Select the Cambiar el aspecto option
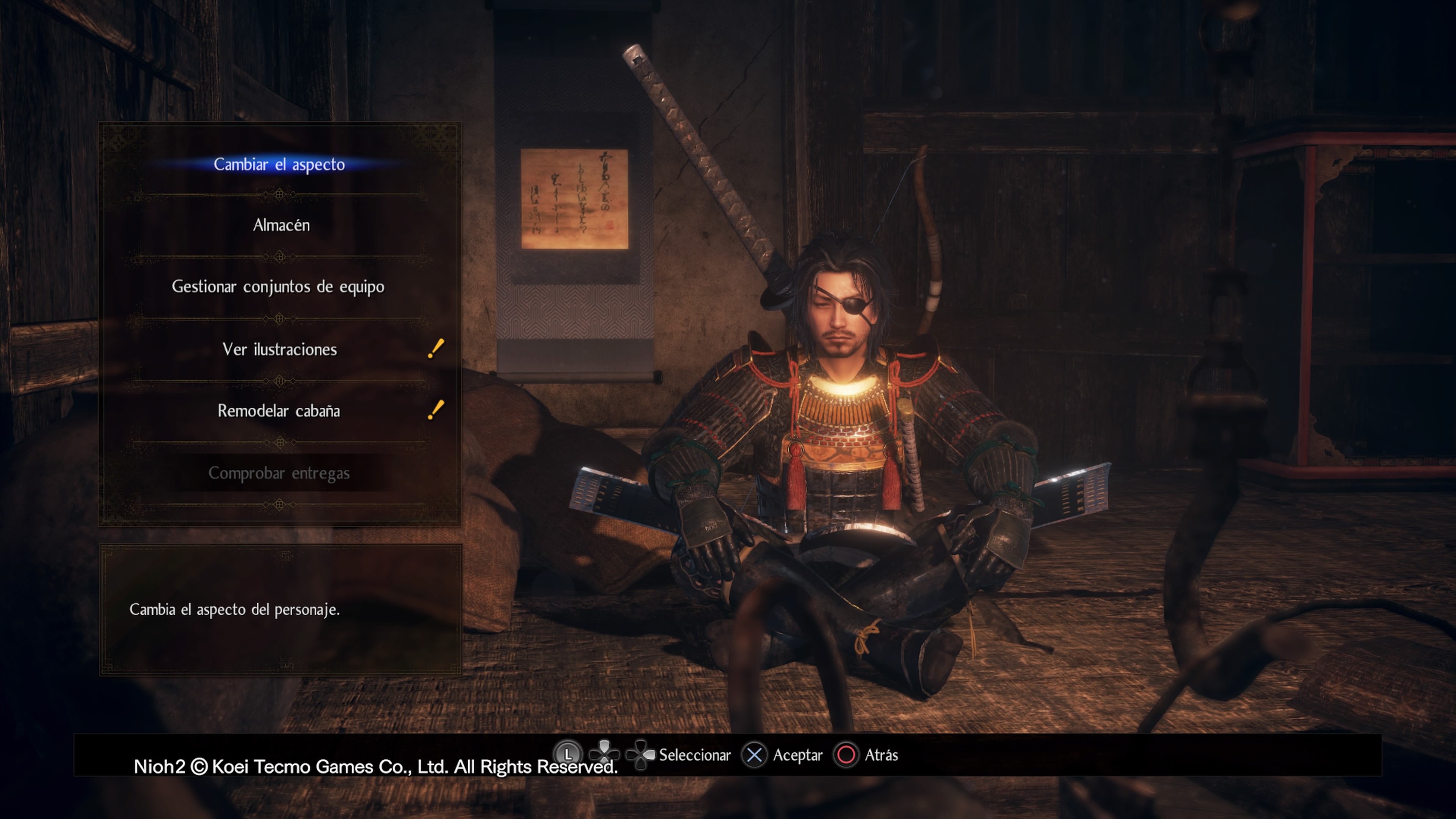 [279, 165]
